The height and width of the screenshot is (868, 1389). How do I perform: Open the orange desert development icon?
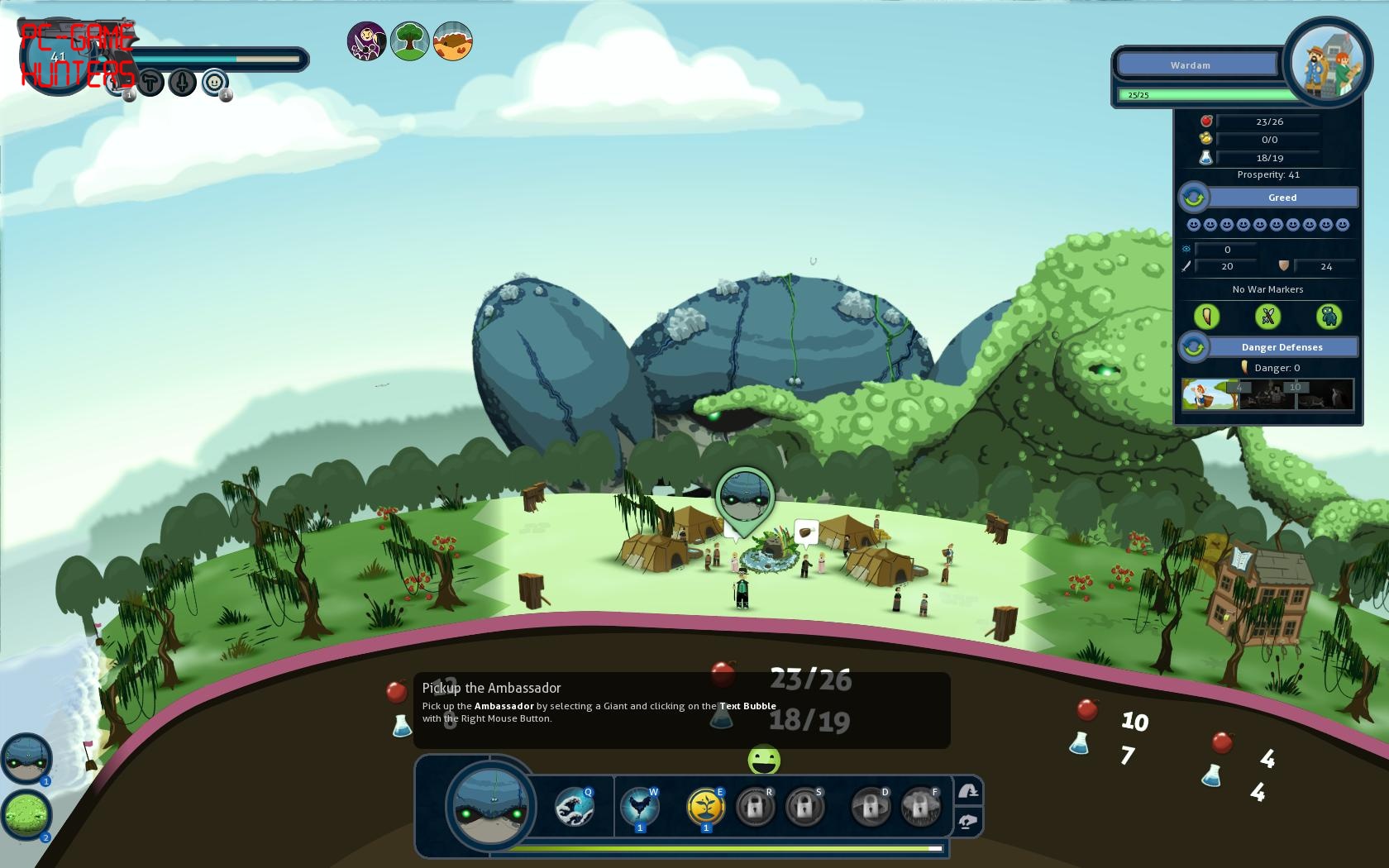[452, 41]
